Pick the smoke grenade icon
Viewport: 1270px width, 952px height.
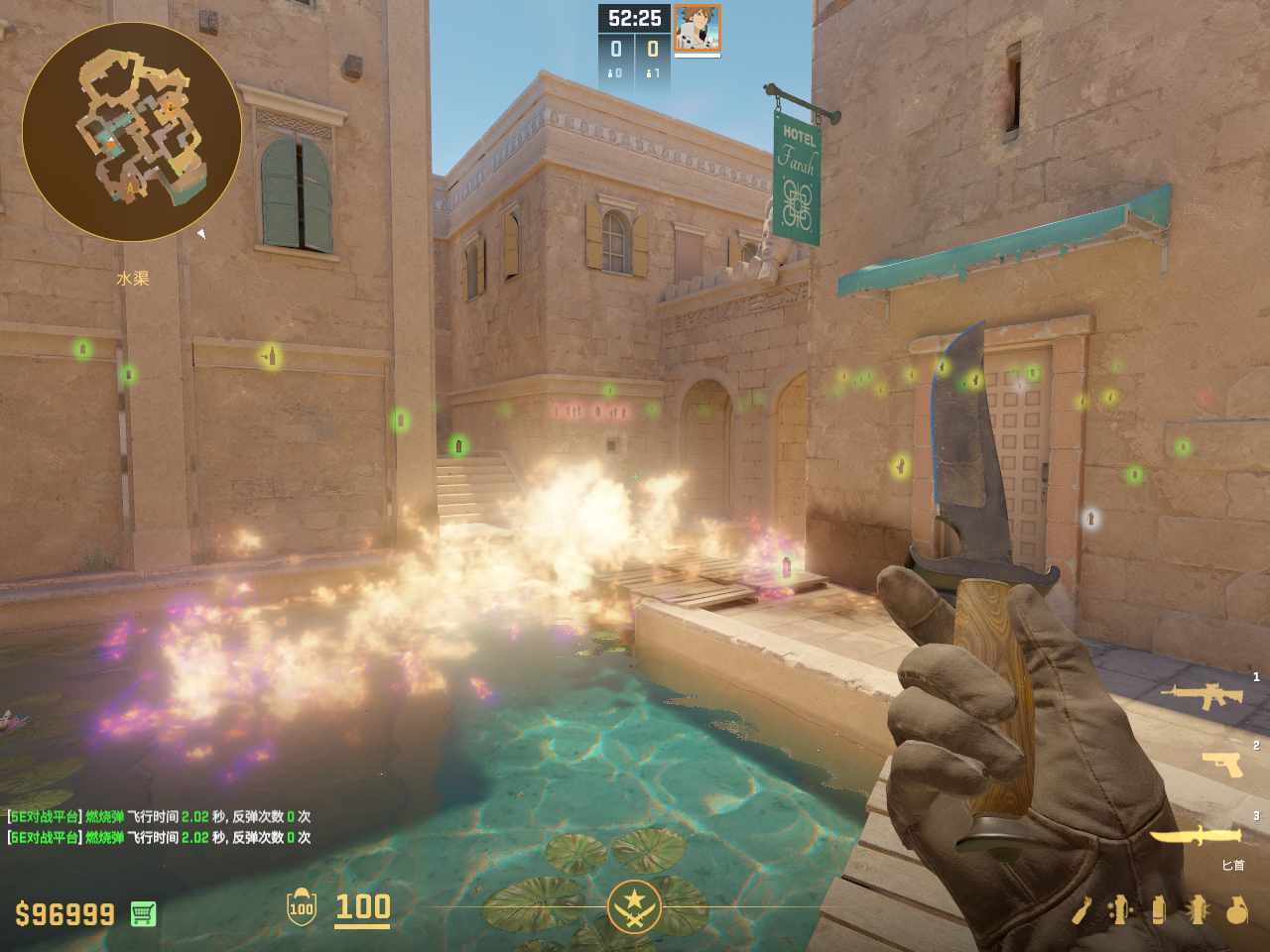(1158, 909)
